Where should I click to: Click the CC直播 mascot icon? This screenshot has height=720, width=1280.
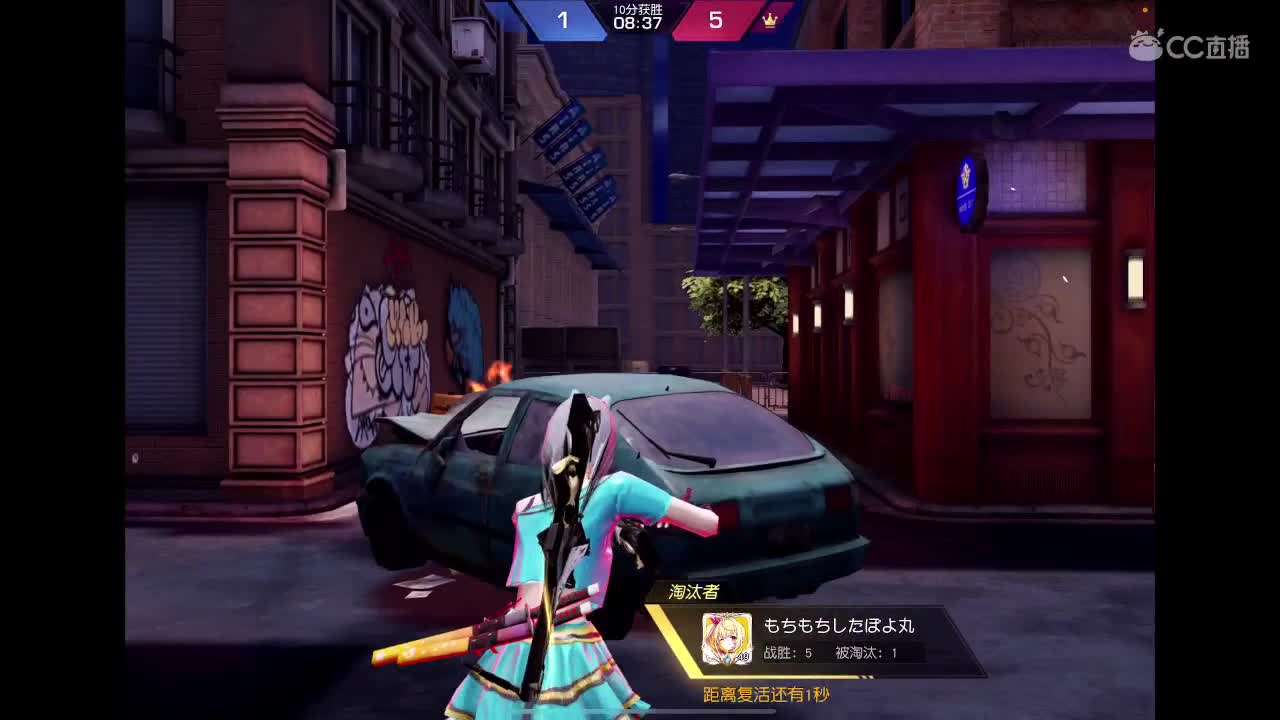pyautogui.click(x=1144, y=45)
